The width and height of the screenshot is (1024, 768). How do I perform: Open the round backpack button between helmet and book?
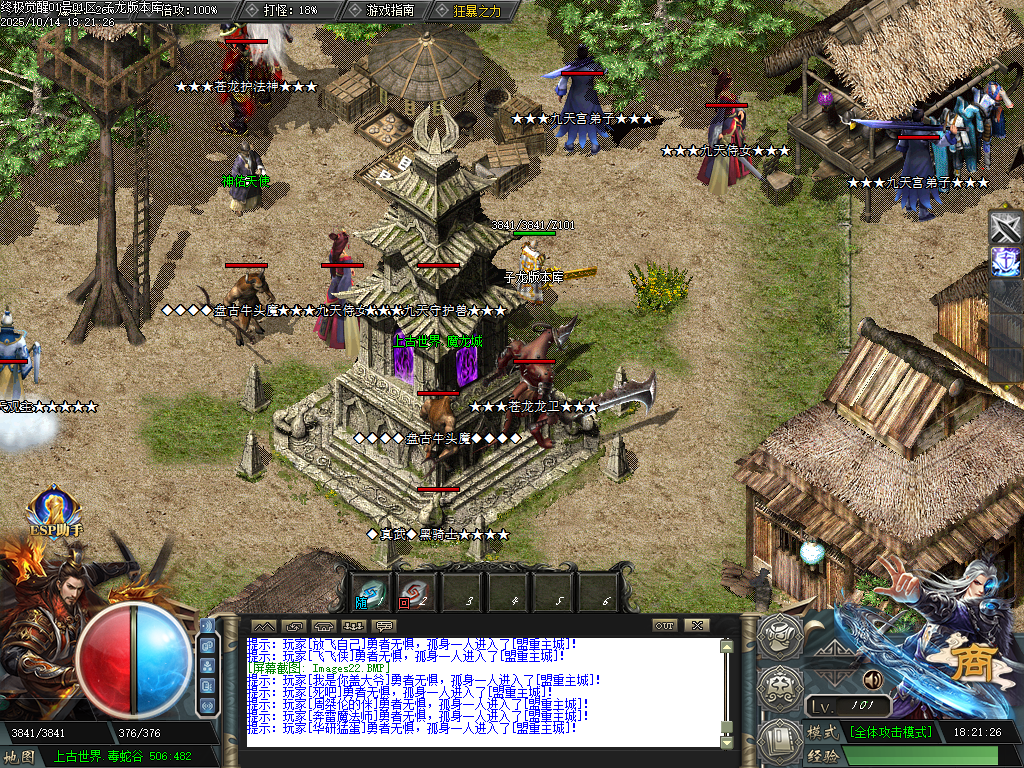[779, 687]
